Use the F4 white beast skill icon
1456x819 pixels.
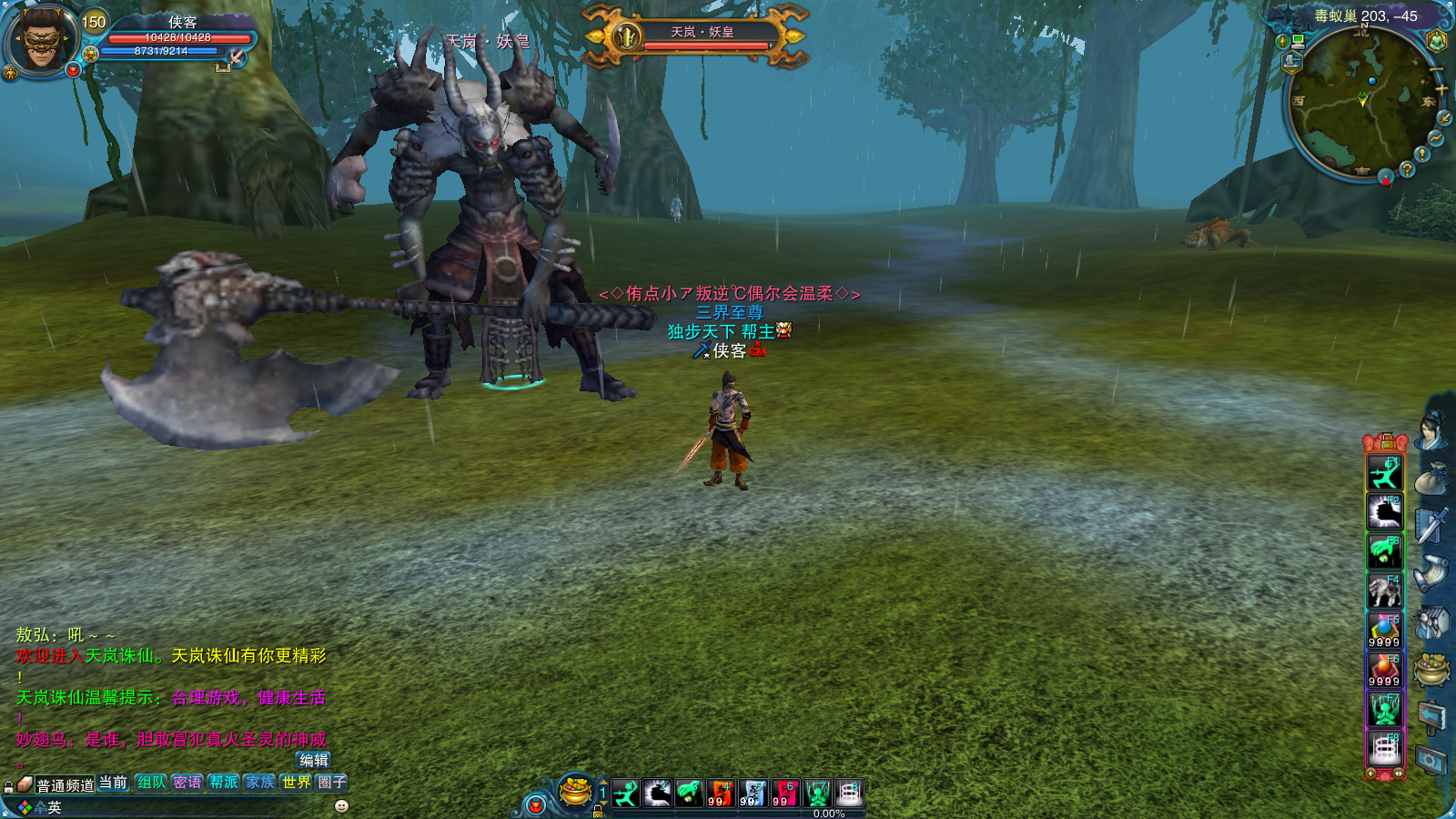pyautogui.click(x=1384, y=591)
